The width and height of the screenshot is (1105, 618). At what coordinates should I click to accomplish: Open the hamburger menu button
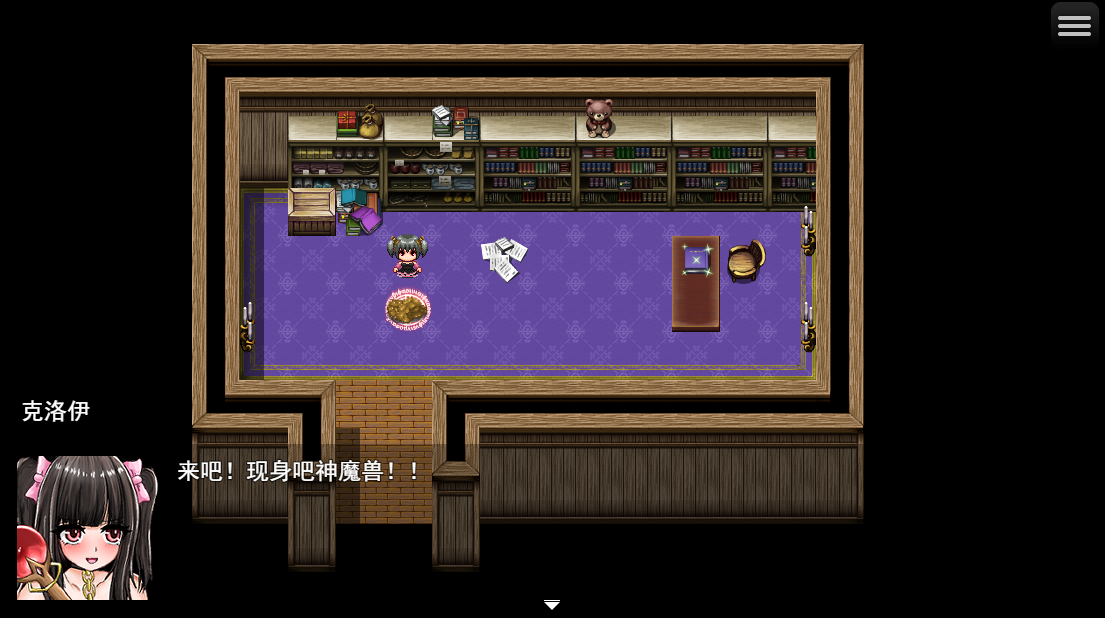point(1074,26)
